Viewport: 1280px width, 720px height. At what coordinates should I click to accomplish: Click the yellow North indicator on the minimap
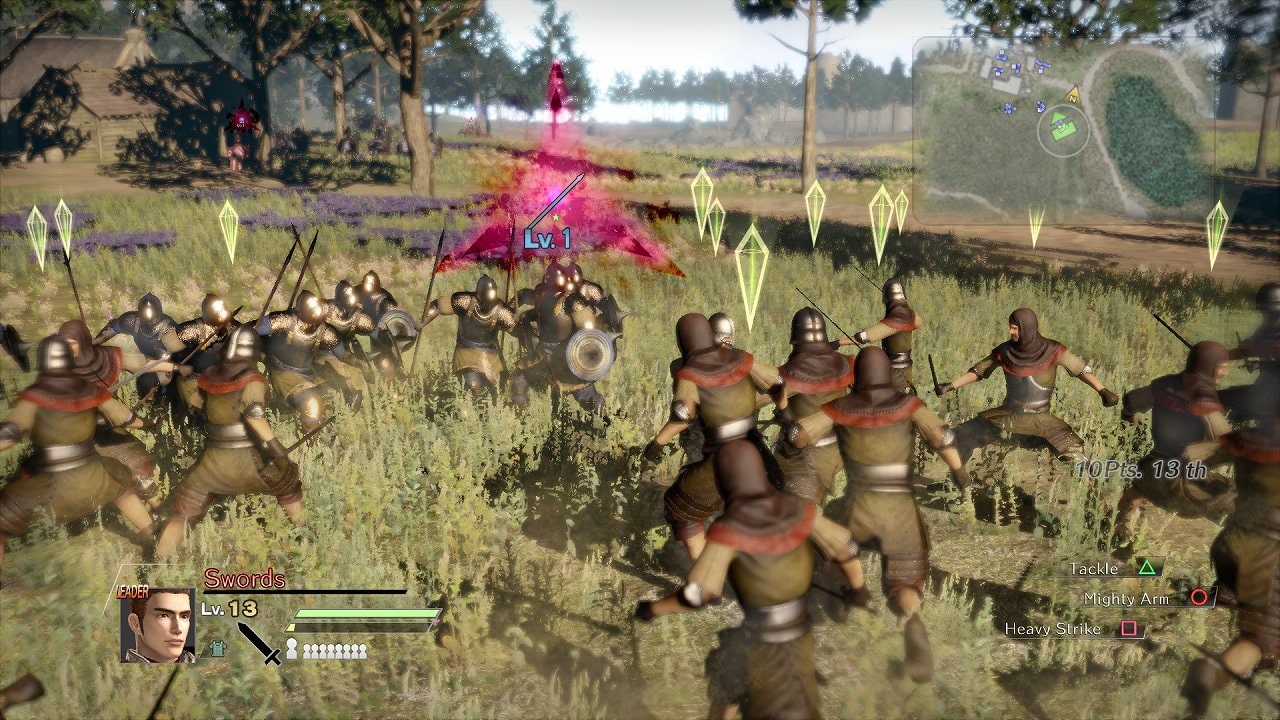tap(1072, 97)
